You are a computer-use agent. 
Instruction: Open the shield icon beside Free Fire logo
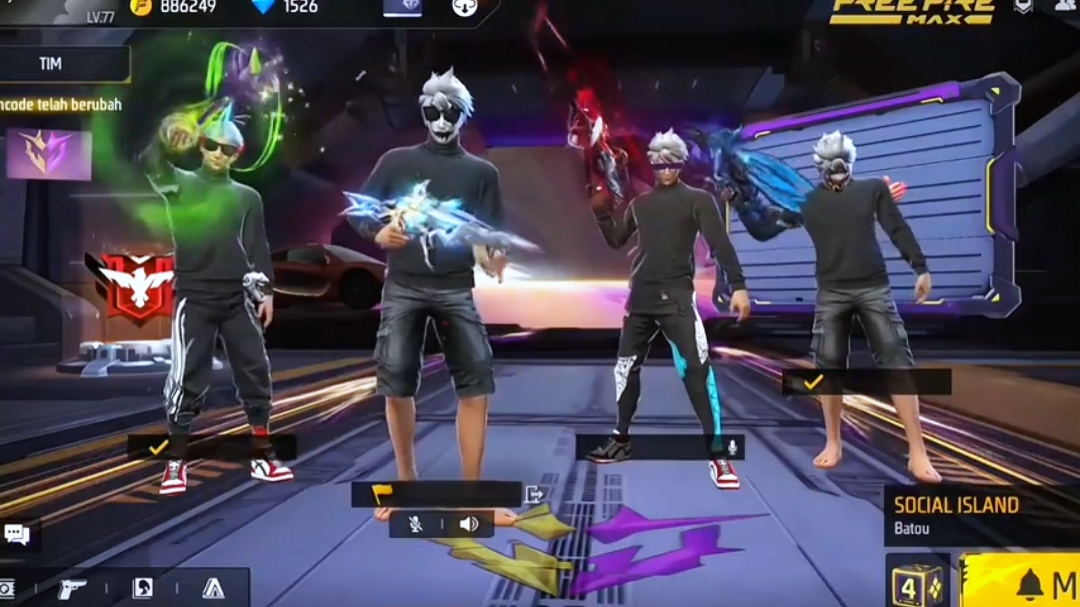[x=1023, y=6]
